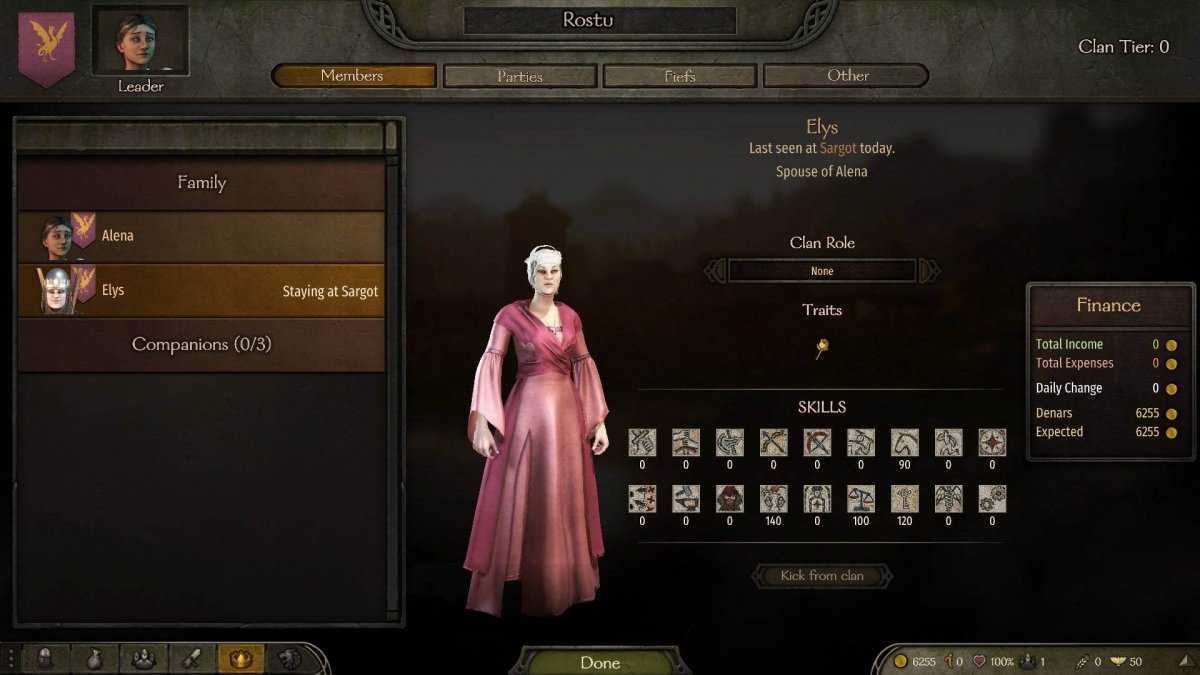Click the Kick from clan button
This screenshot has height=675, width=1200.
821,576
